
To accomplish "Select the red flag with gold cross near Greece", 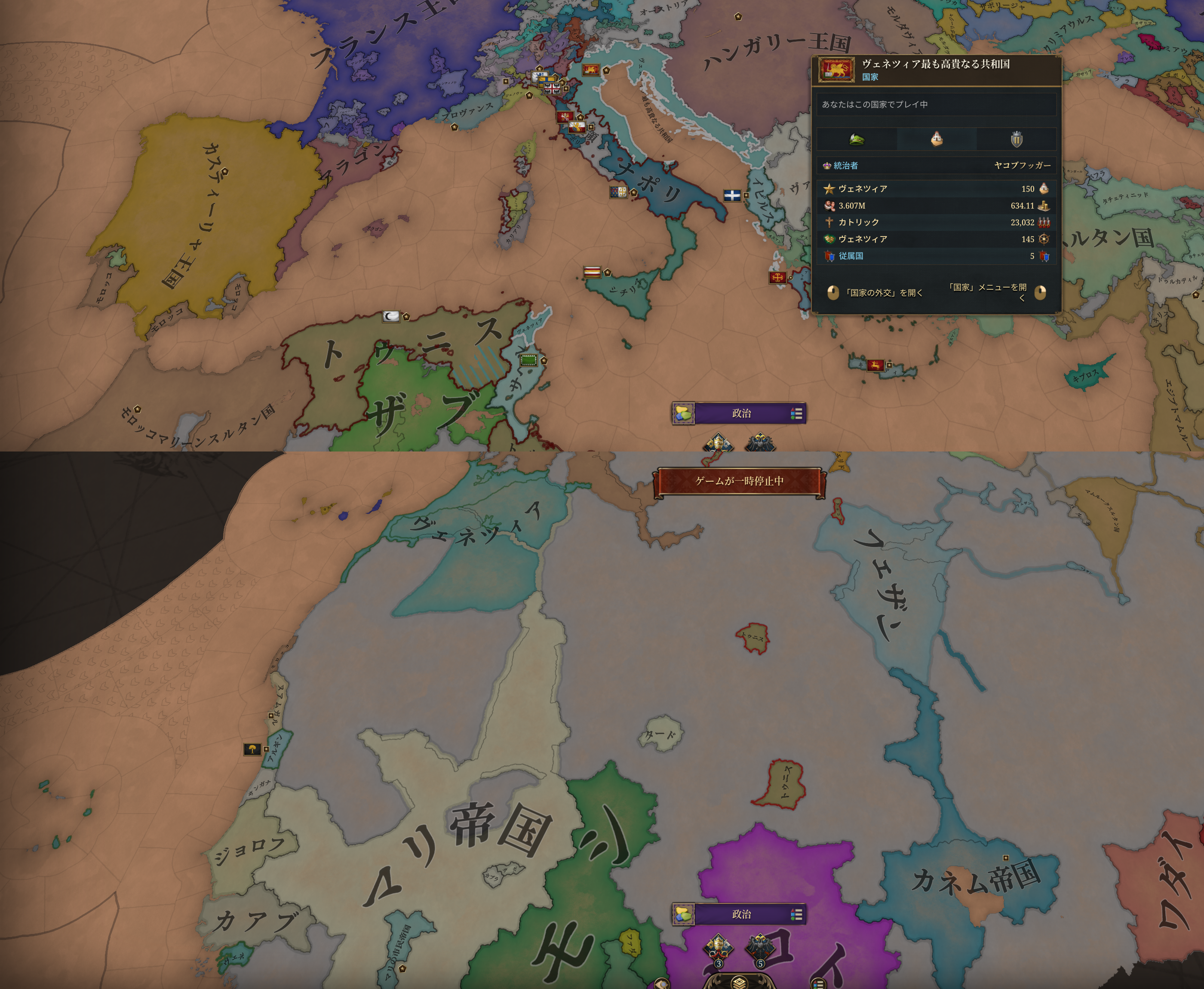I will [x=777, y=278].
